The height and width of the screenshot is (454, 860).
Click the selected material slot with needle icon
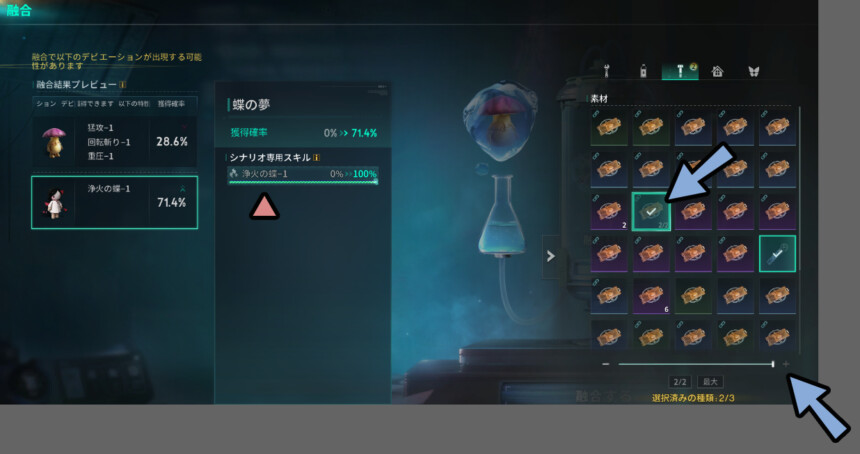coord(777,254)
